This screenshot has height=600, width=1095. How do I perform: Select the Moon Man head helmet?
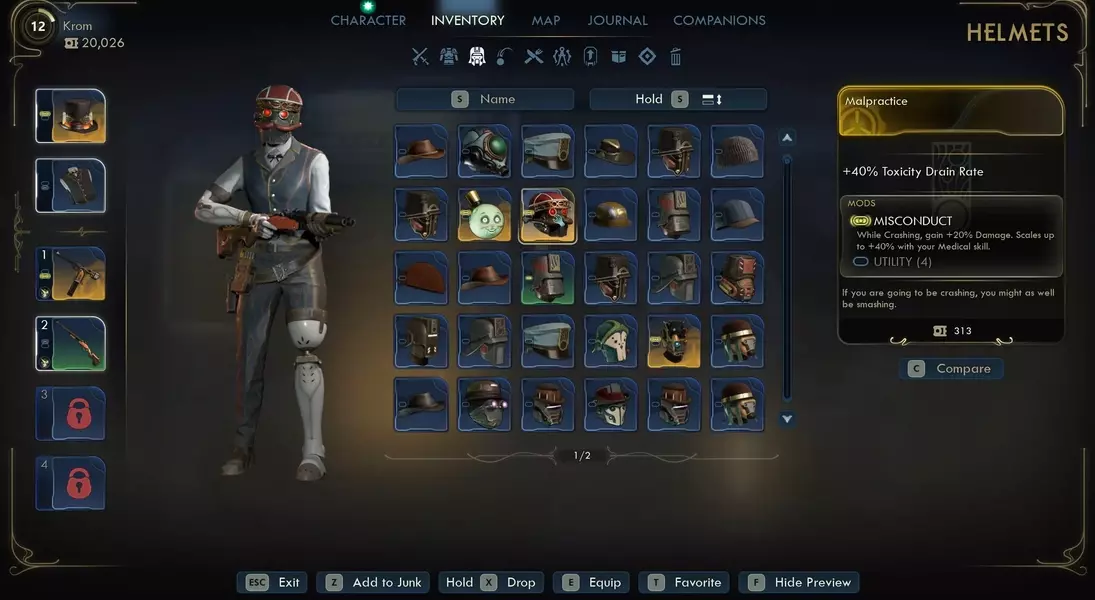point(485,215)
